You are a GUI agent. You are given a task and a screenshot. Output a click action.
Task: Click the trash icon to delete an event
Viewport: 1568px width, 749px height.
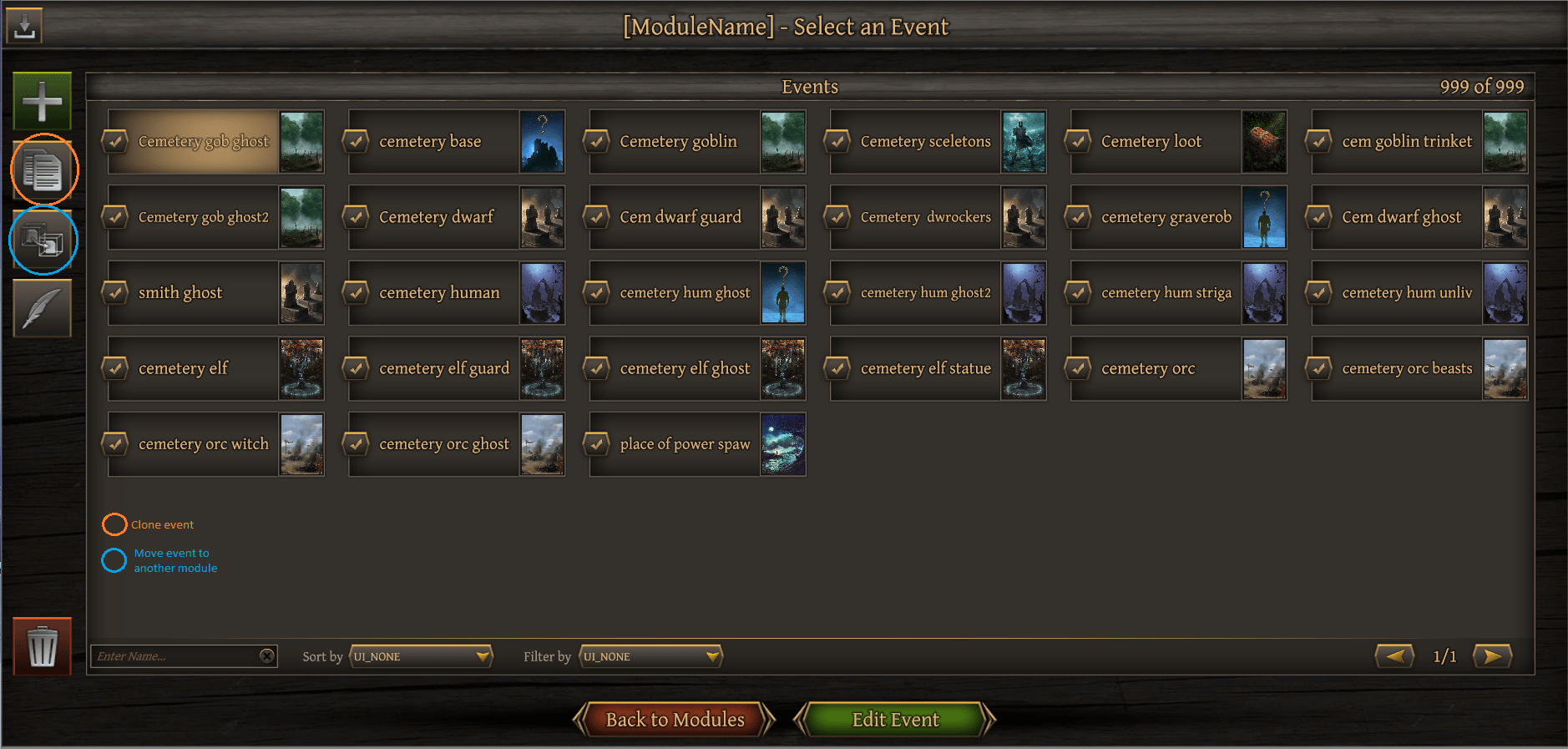pyautogui.click(x=41, y=647)
